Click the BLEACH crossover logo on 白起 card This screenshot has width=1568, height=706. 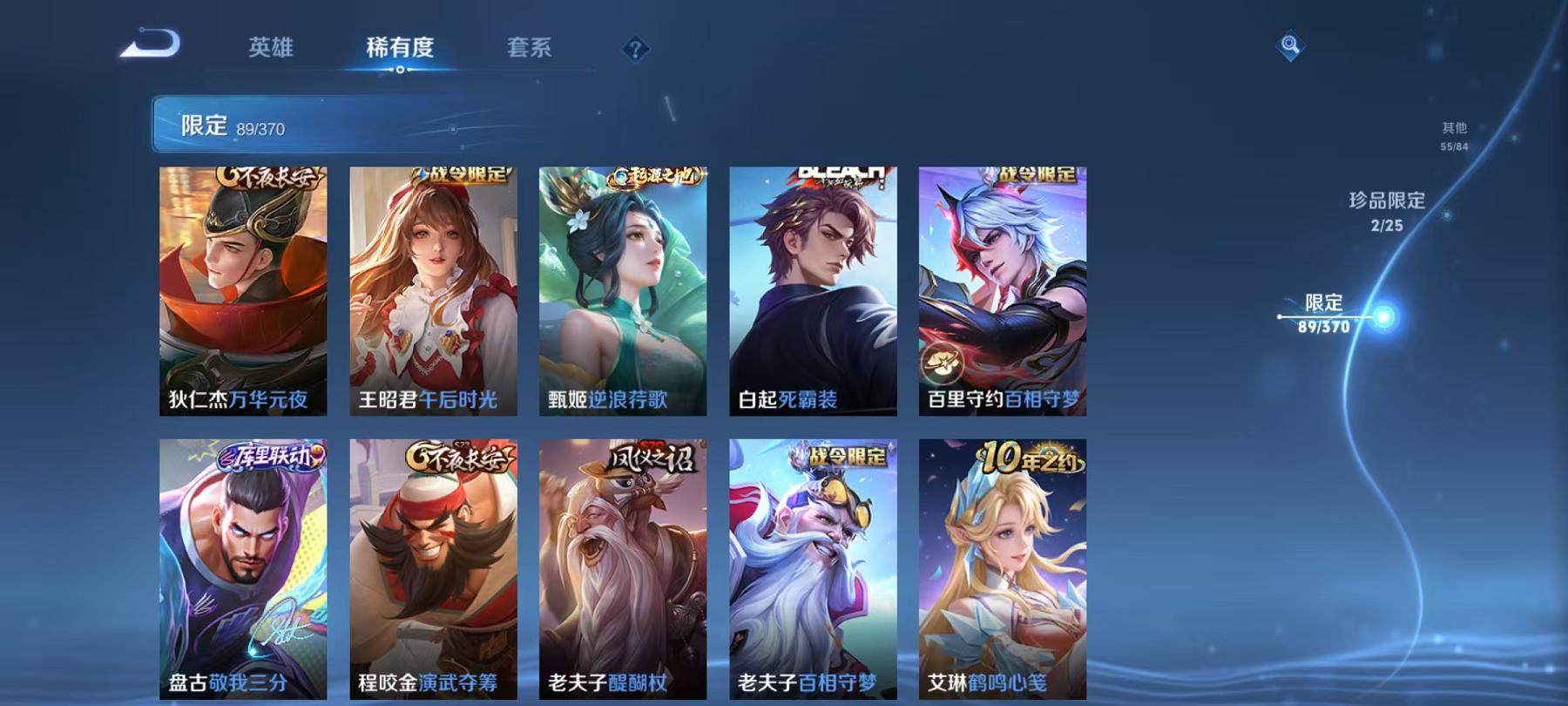point(838,173)
